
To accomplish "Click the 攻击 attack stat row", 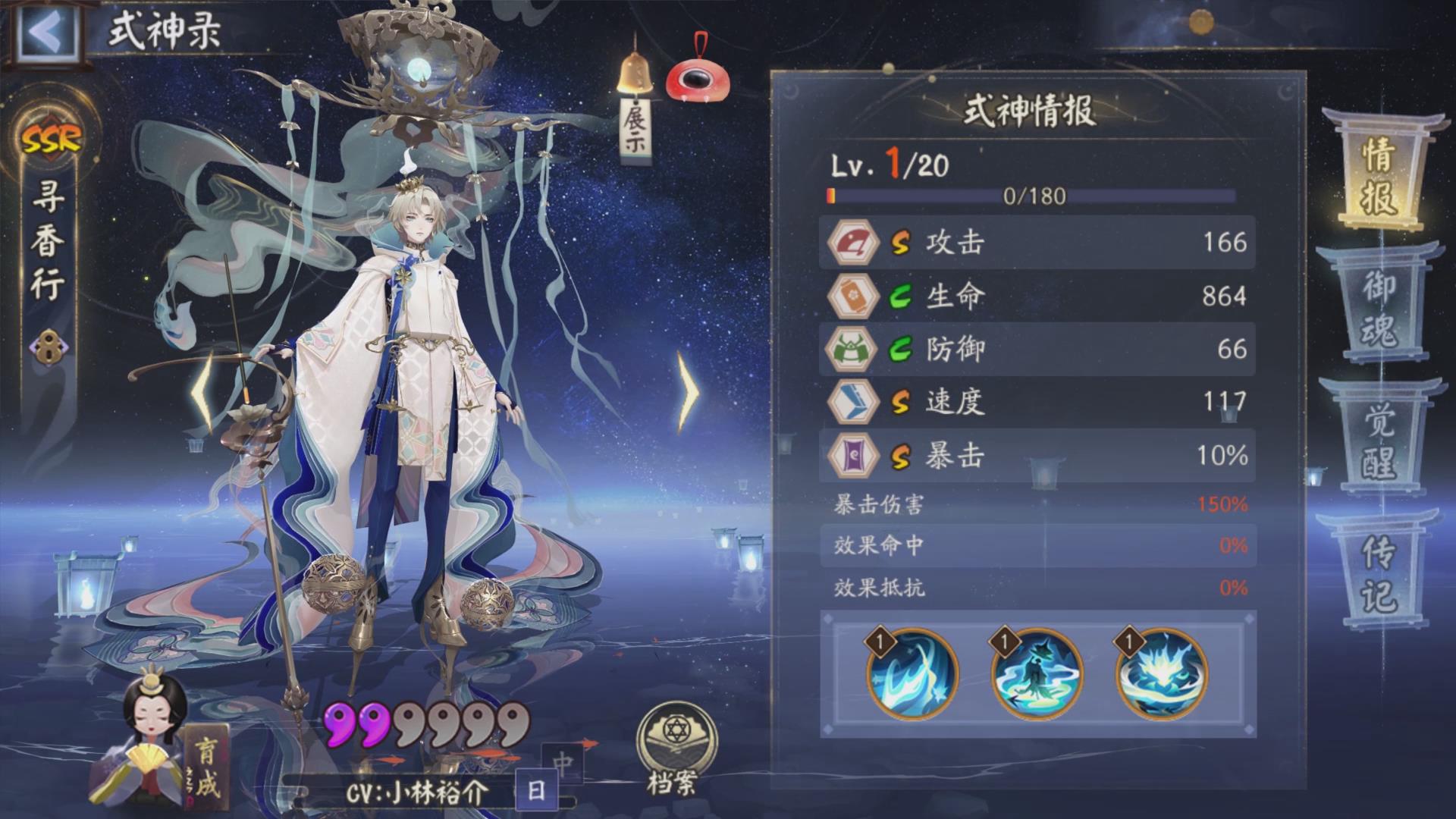I will 1037,243.
